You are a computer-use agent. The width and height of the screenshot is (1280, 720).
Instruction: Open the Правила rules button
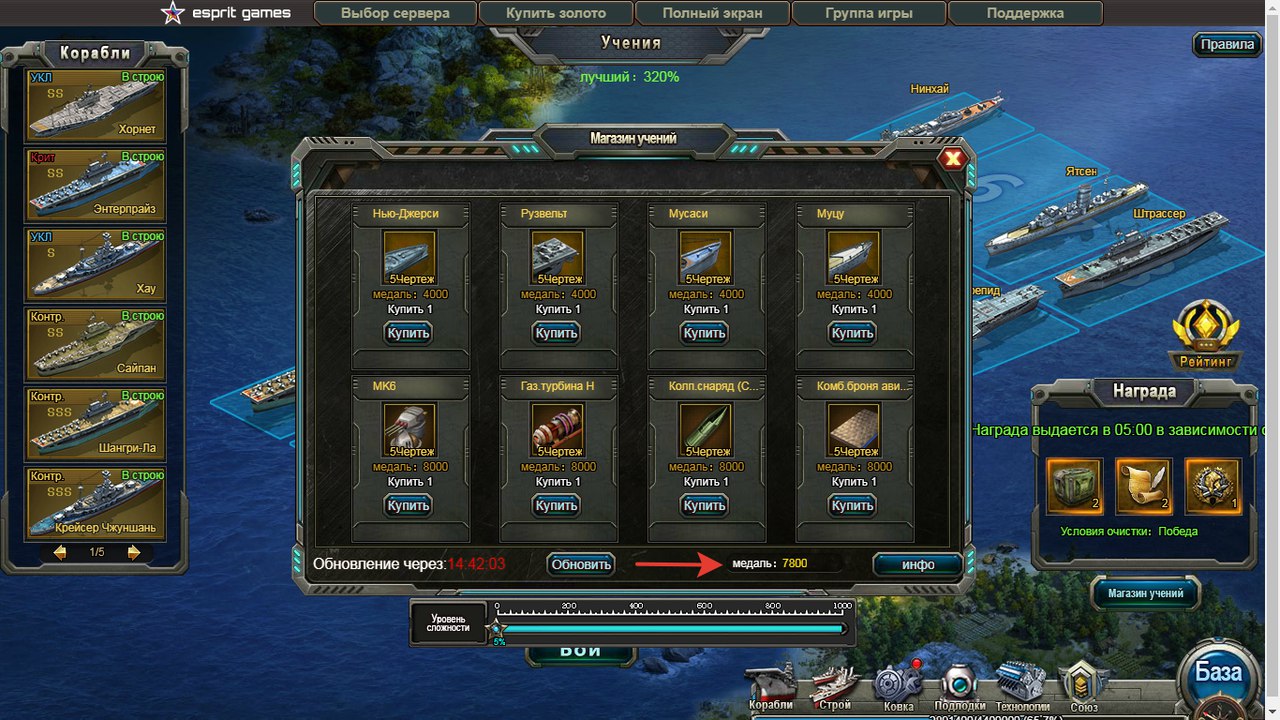tap(1227, 45)
